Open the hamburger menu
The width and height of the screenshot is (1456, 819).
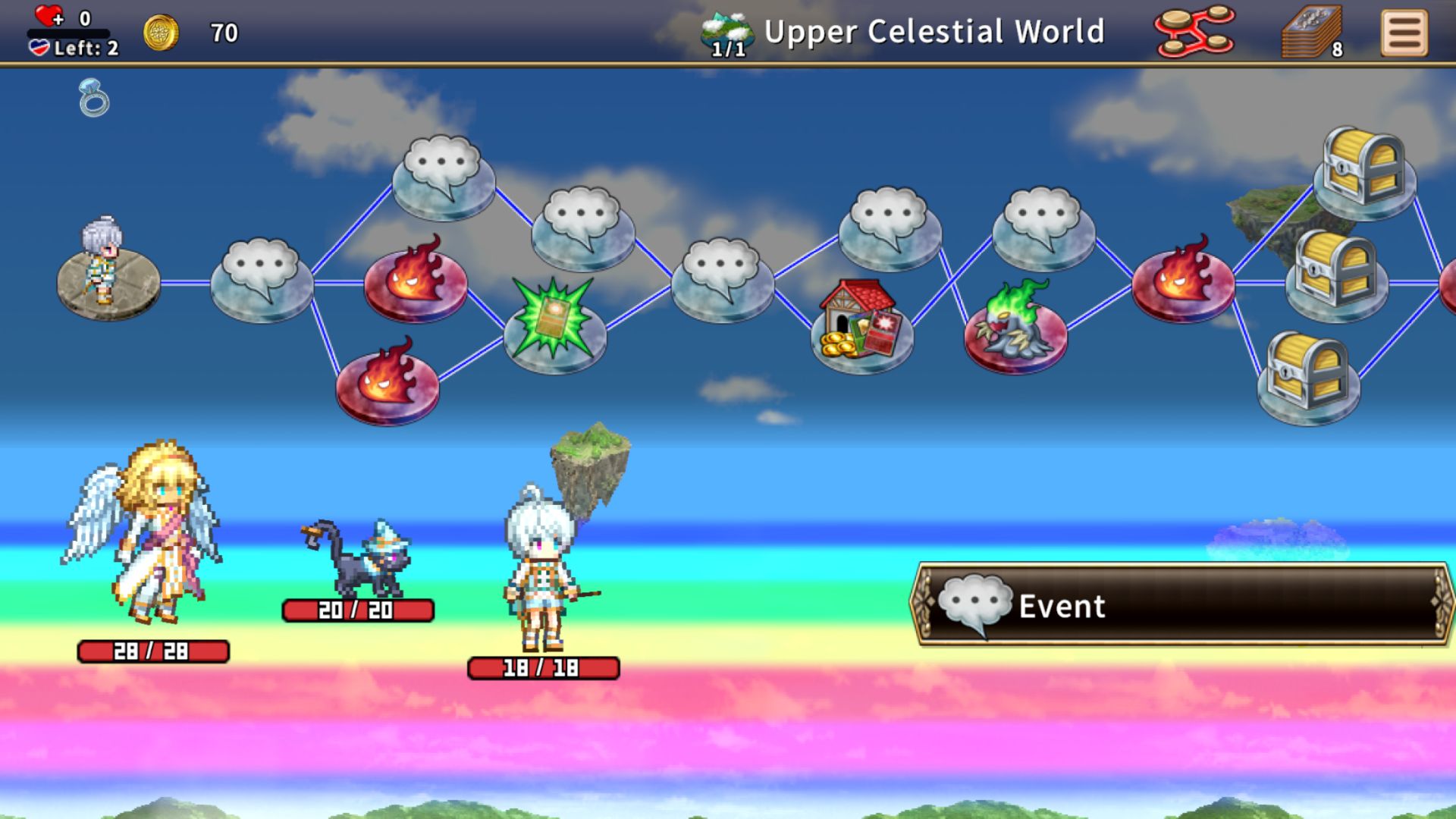point(1404,33)
